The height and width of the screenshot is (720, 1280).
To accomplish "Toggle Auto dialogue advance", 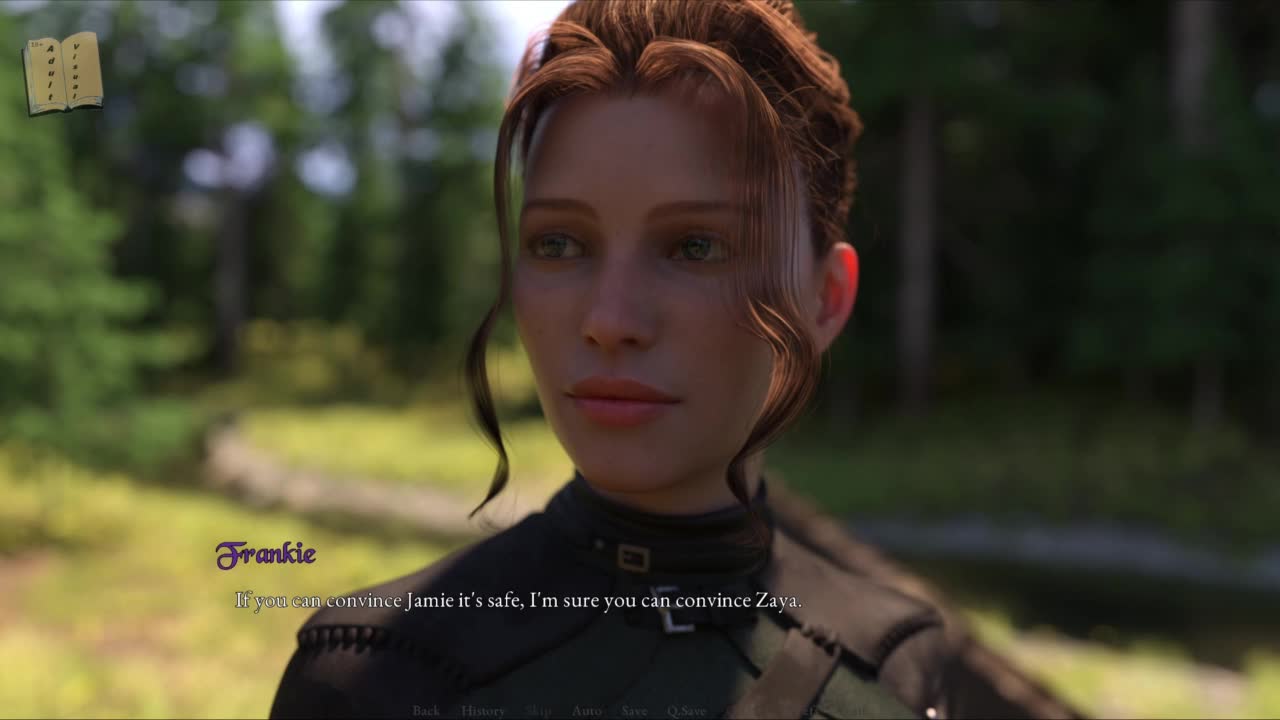I will tap(587, 711).
